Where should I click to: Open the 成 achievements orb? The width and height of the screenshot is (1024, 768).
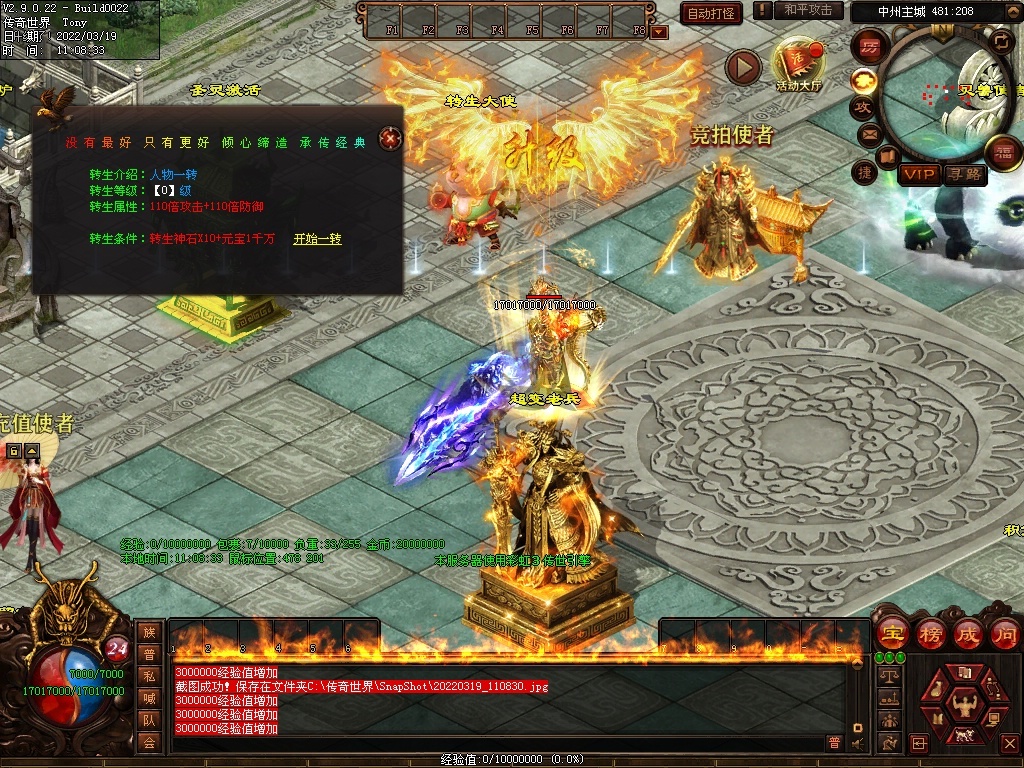point(967,633)
